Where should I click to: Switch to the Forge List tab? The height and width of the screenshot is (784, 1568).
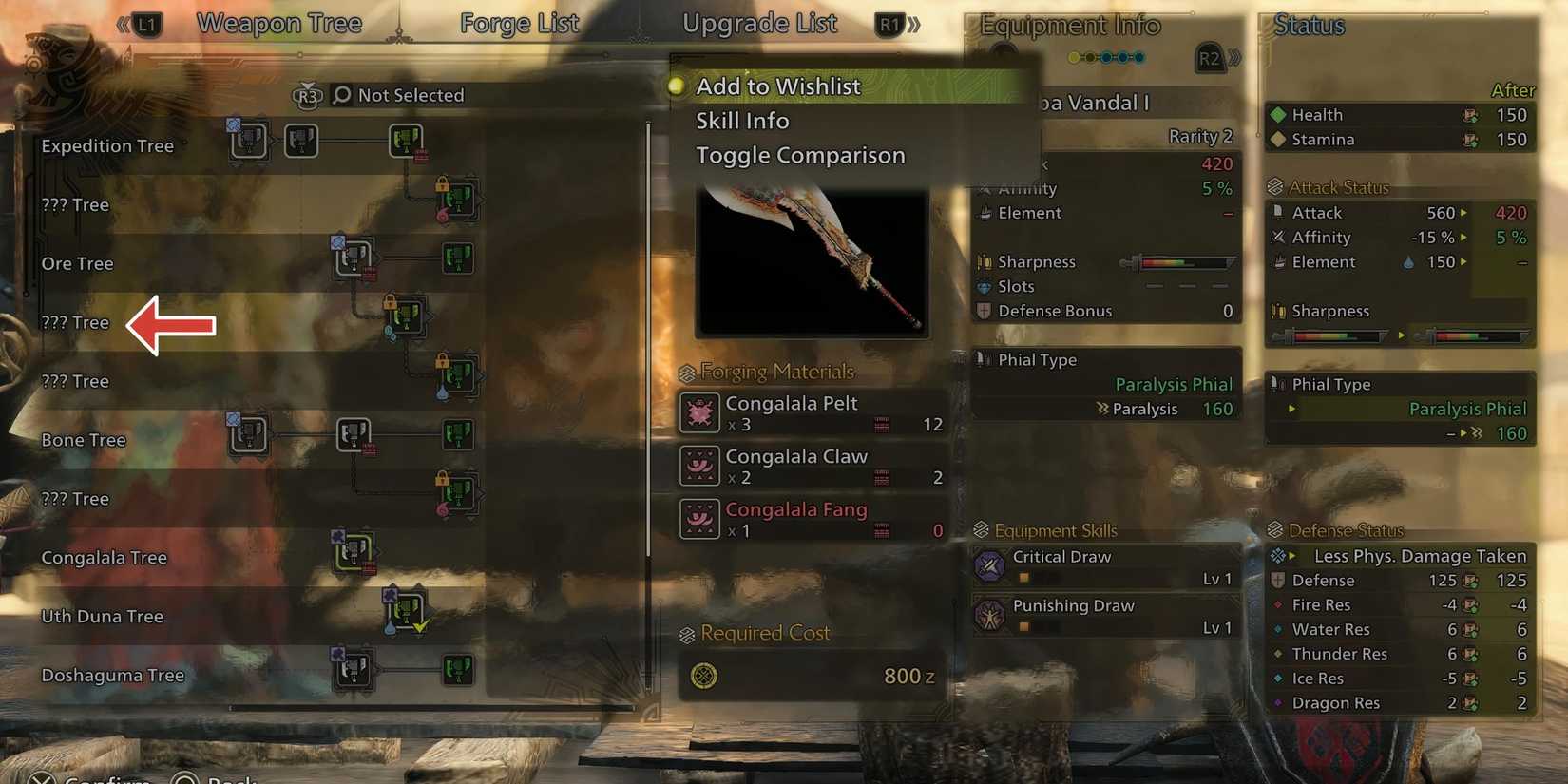click(519, 23)
